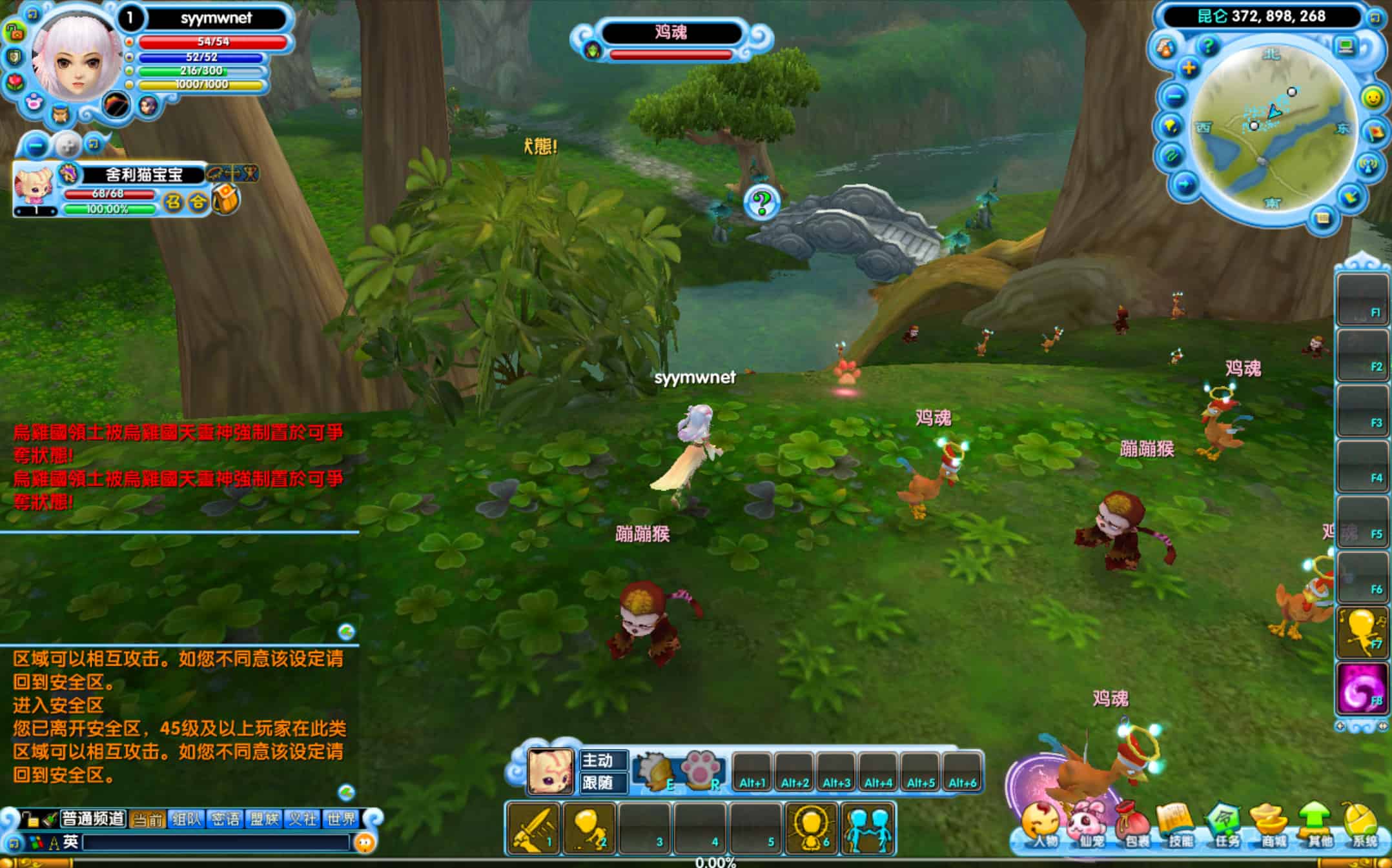Viewport: 1392px width, 868px height.
Task: Open the 仙宠 pet menu
Action: coord(1088,826)
